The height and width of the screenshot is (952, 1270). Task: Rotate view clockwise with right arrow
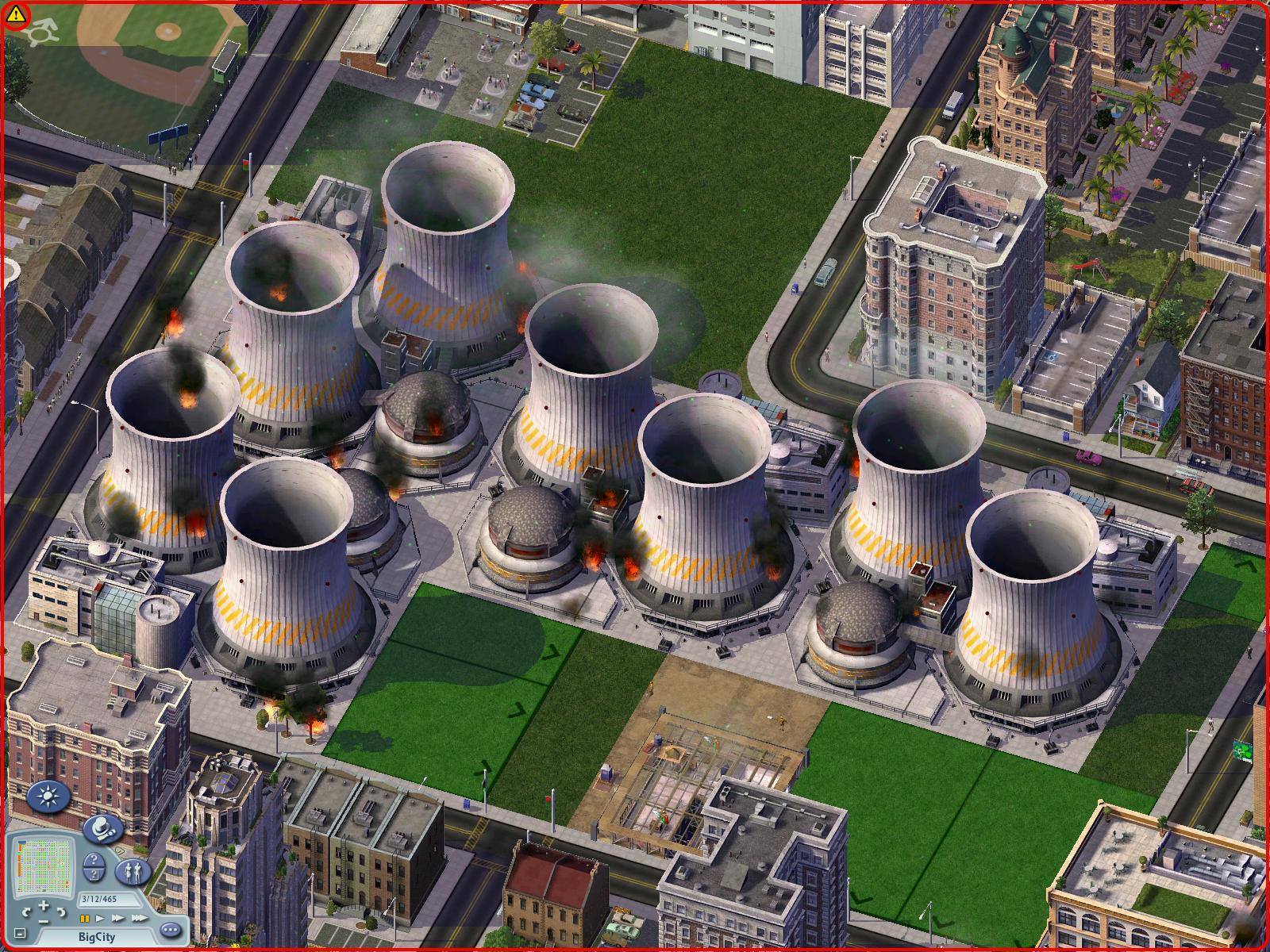pyautogui.click(x=62, y=912)
